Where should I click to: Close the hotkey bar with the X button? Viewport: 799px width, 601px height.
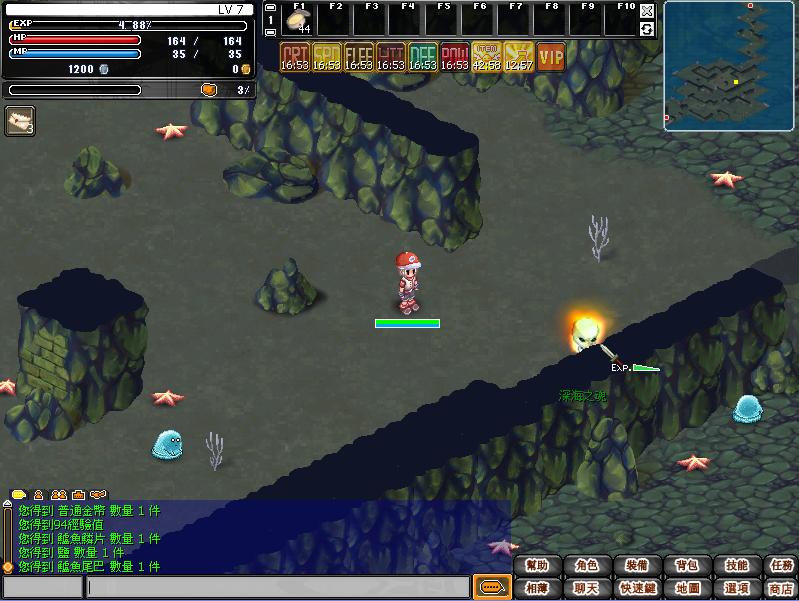tap(647, 11)
